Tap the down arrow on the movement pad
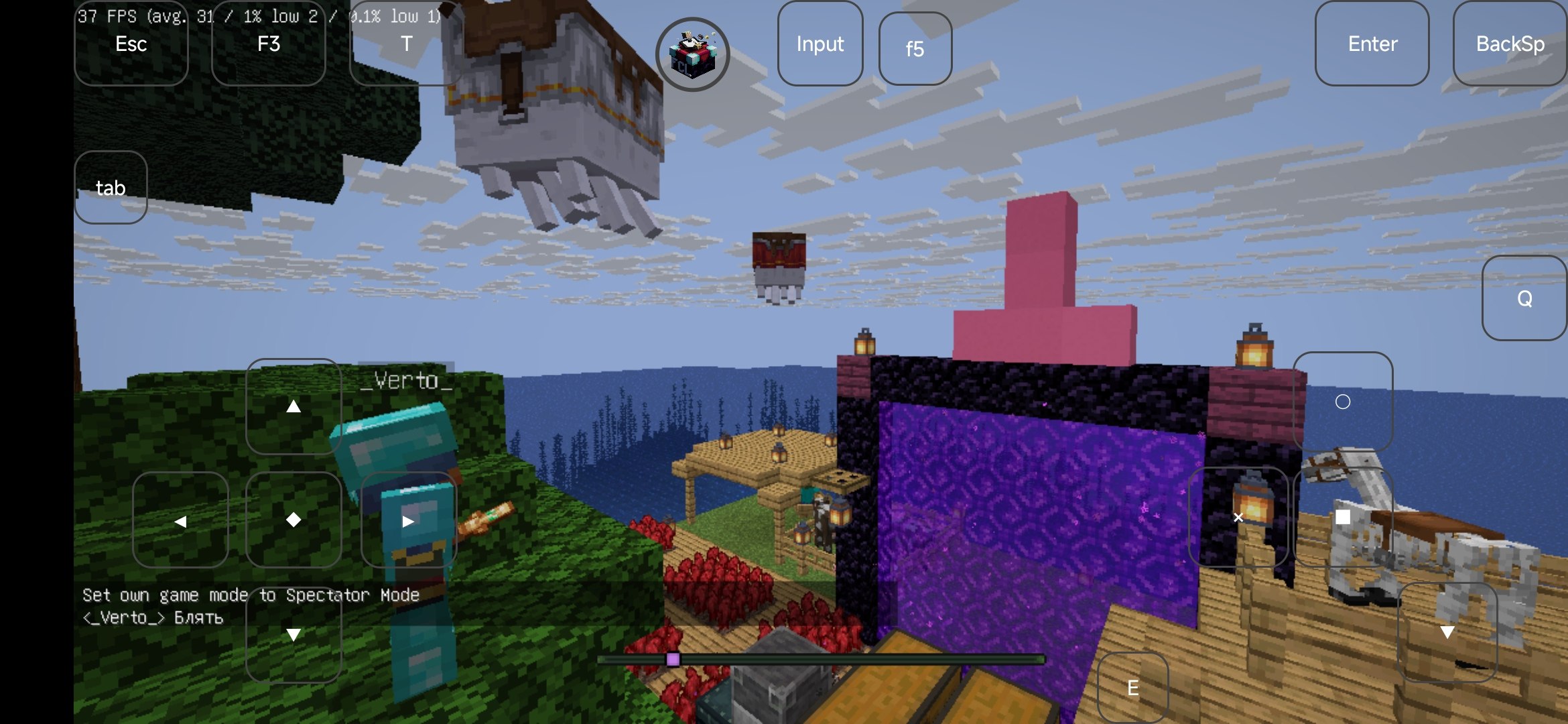 click(293, 634)
